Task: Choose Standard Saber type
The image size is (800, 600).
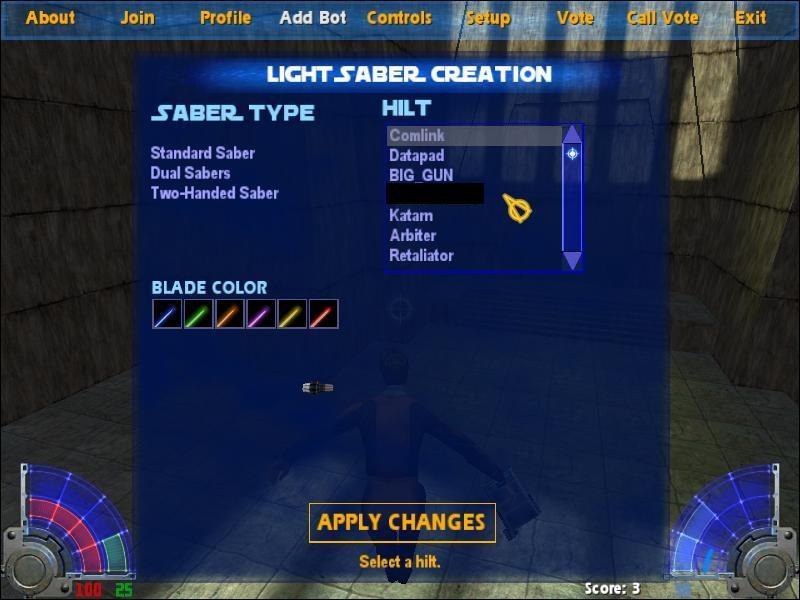Action: click(203, 153)
